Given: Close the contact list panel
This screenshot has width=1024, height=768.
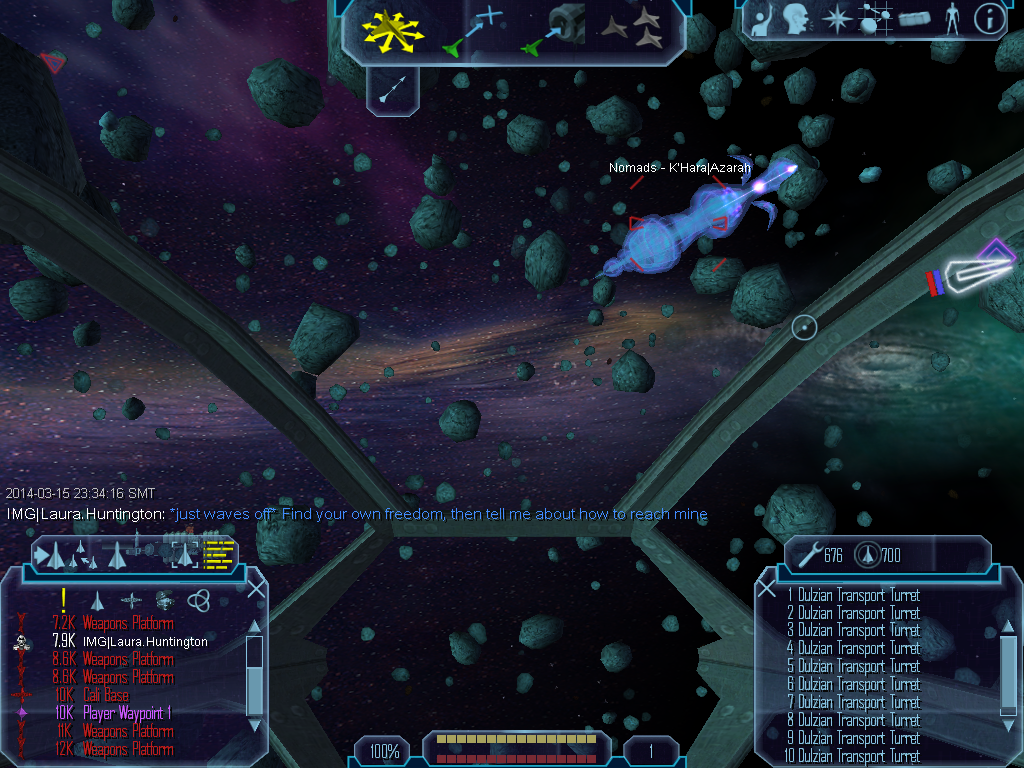Looking at the screenshot, I should point(256,588).
